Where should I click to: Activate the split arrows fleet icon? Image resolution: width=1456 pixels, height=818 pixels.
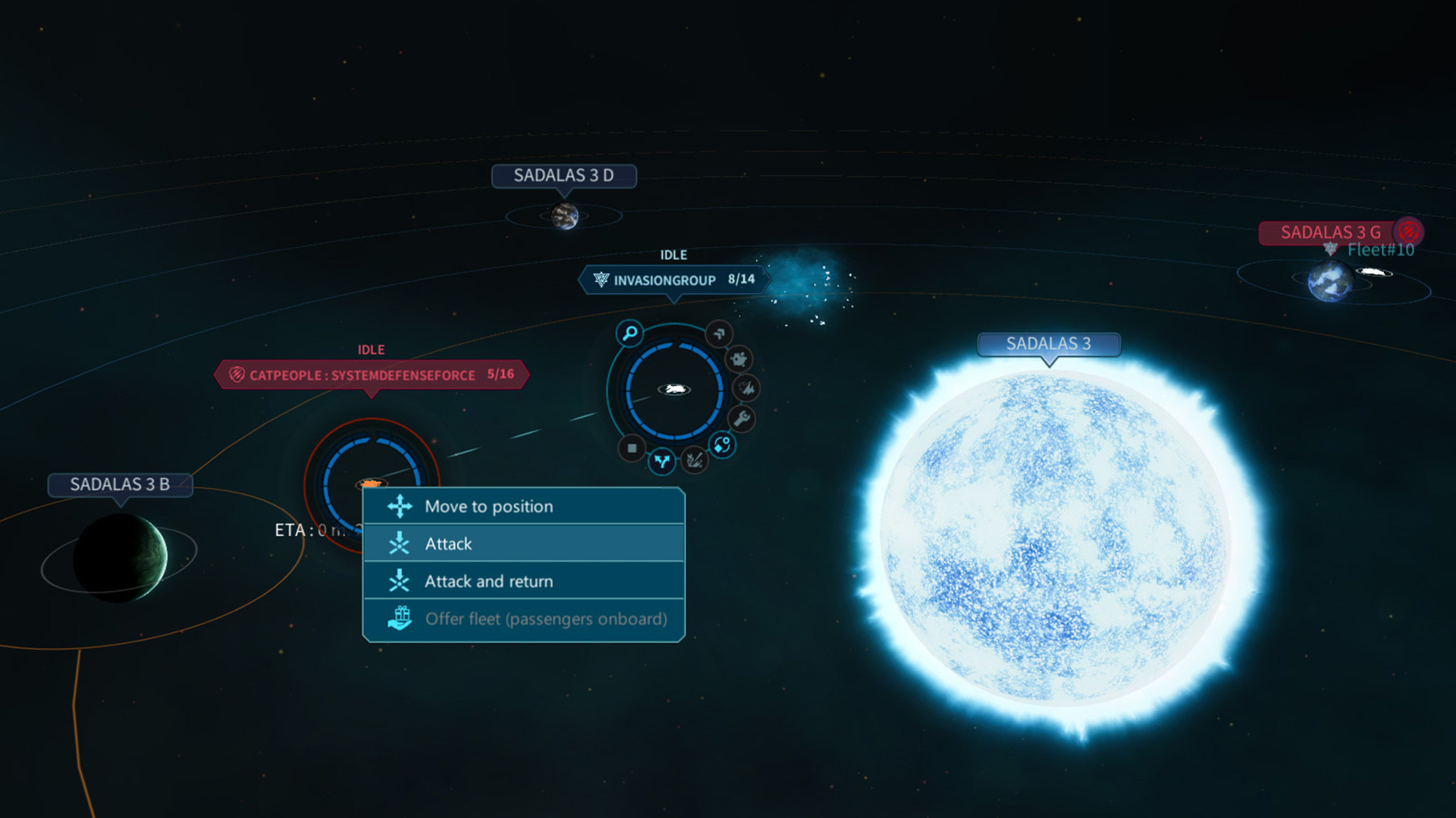pos(662,460)
